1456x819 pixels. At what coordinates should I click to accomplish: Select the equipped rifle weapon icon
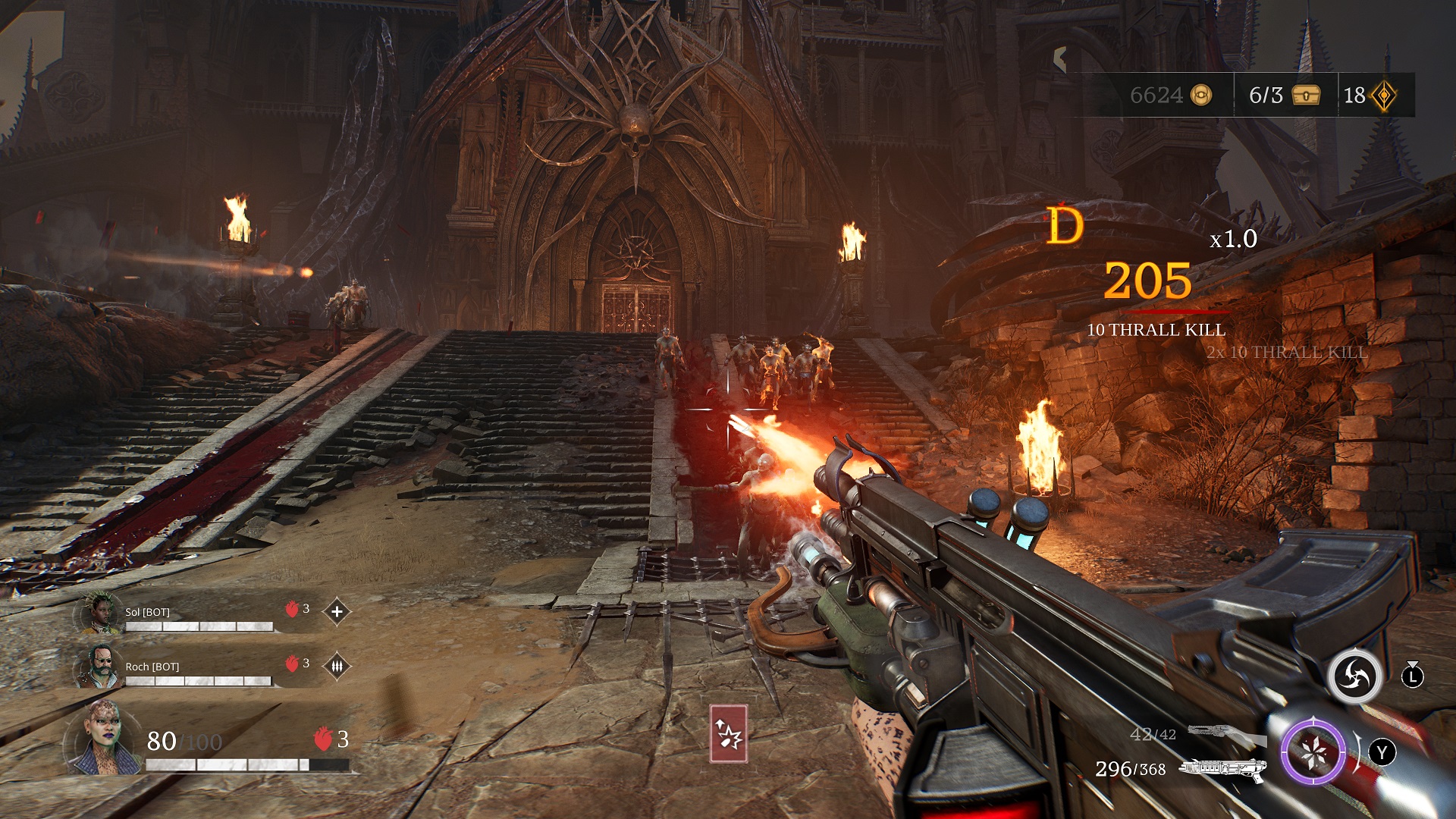[1222, 769]
